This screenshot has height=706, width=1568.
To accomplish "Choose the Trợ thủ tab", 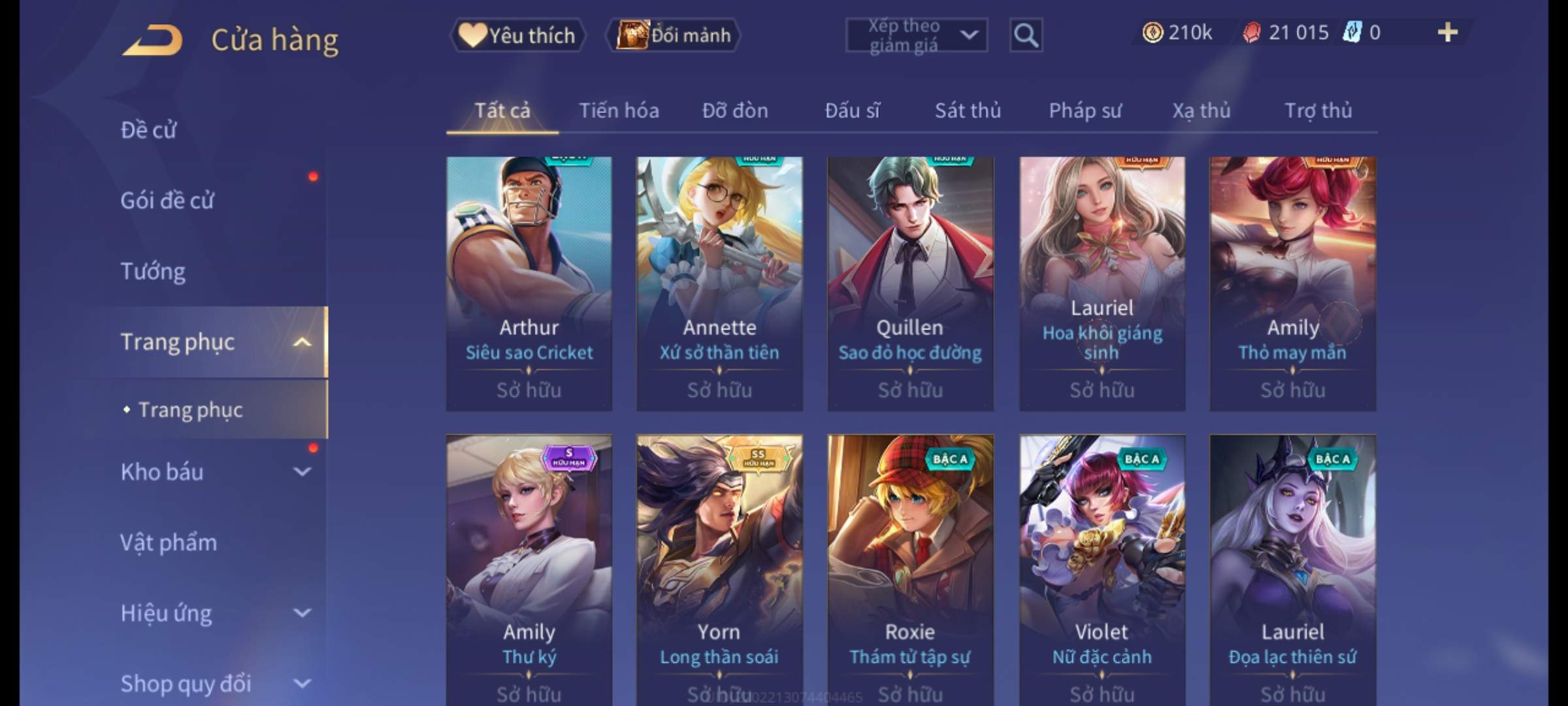I will (1318, 110).
